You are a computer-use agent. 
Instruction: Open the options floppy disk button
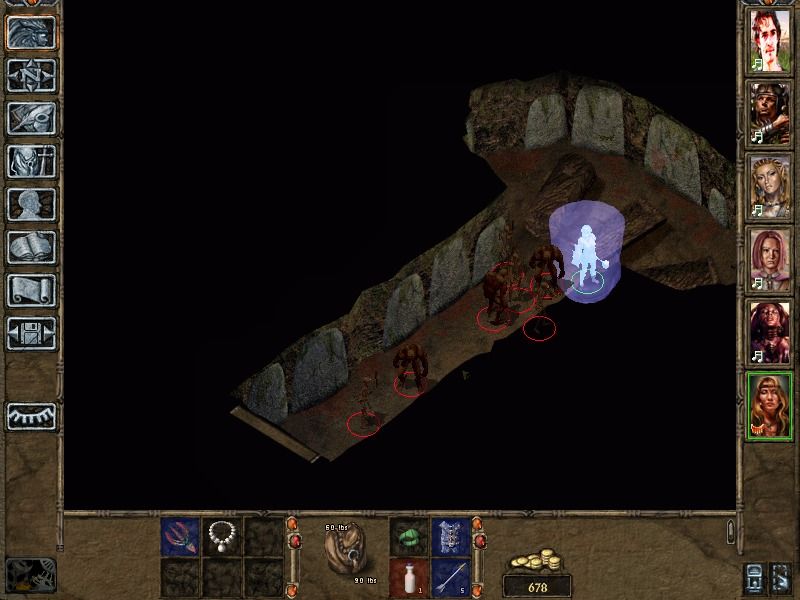(x=30, y=333)
